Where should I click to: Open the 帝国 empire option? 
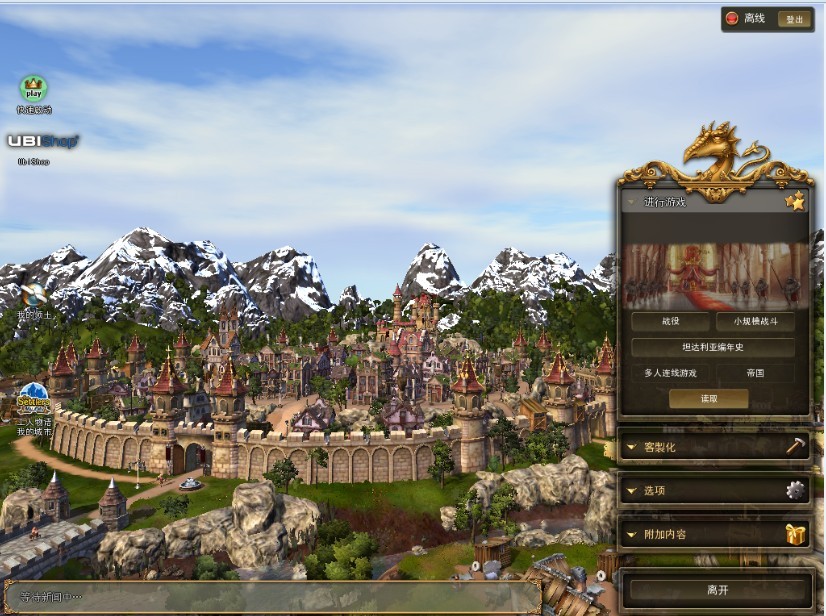click(x=755, y=373)
